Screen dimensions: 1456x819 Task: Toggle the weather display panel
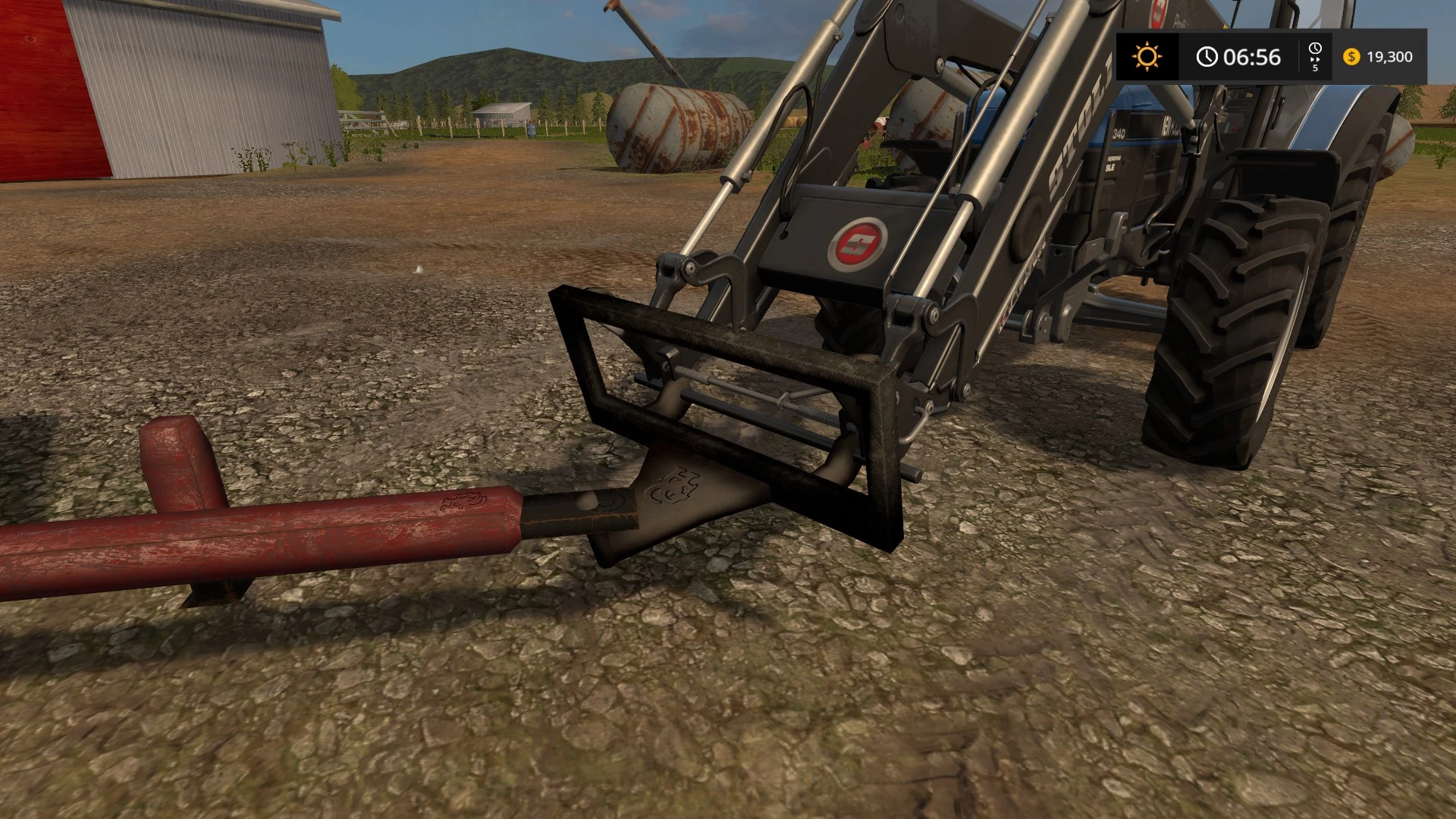coord(1147,57)
